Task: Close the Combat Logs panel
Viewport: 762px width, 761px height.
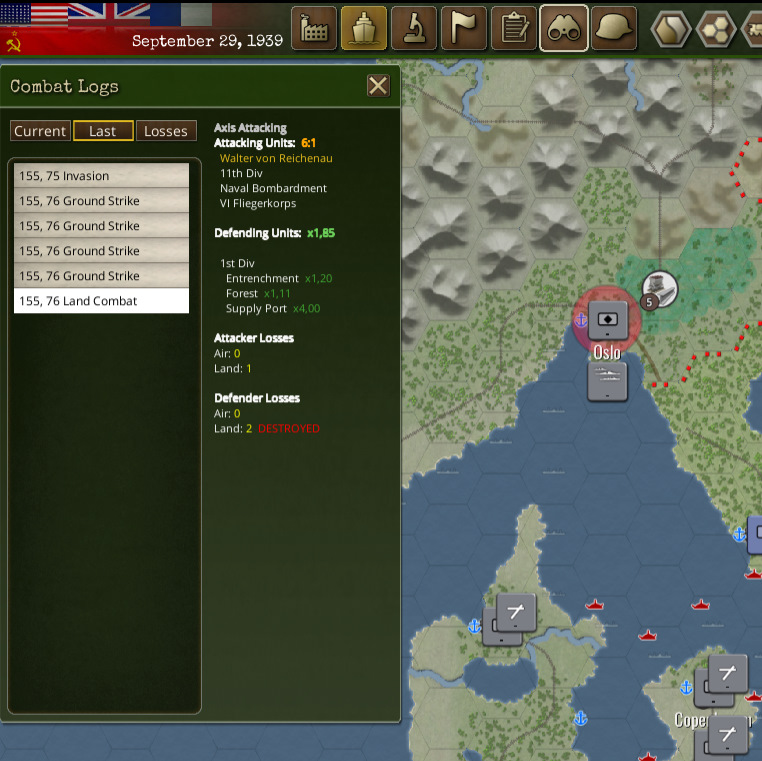Action: 378,86
